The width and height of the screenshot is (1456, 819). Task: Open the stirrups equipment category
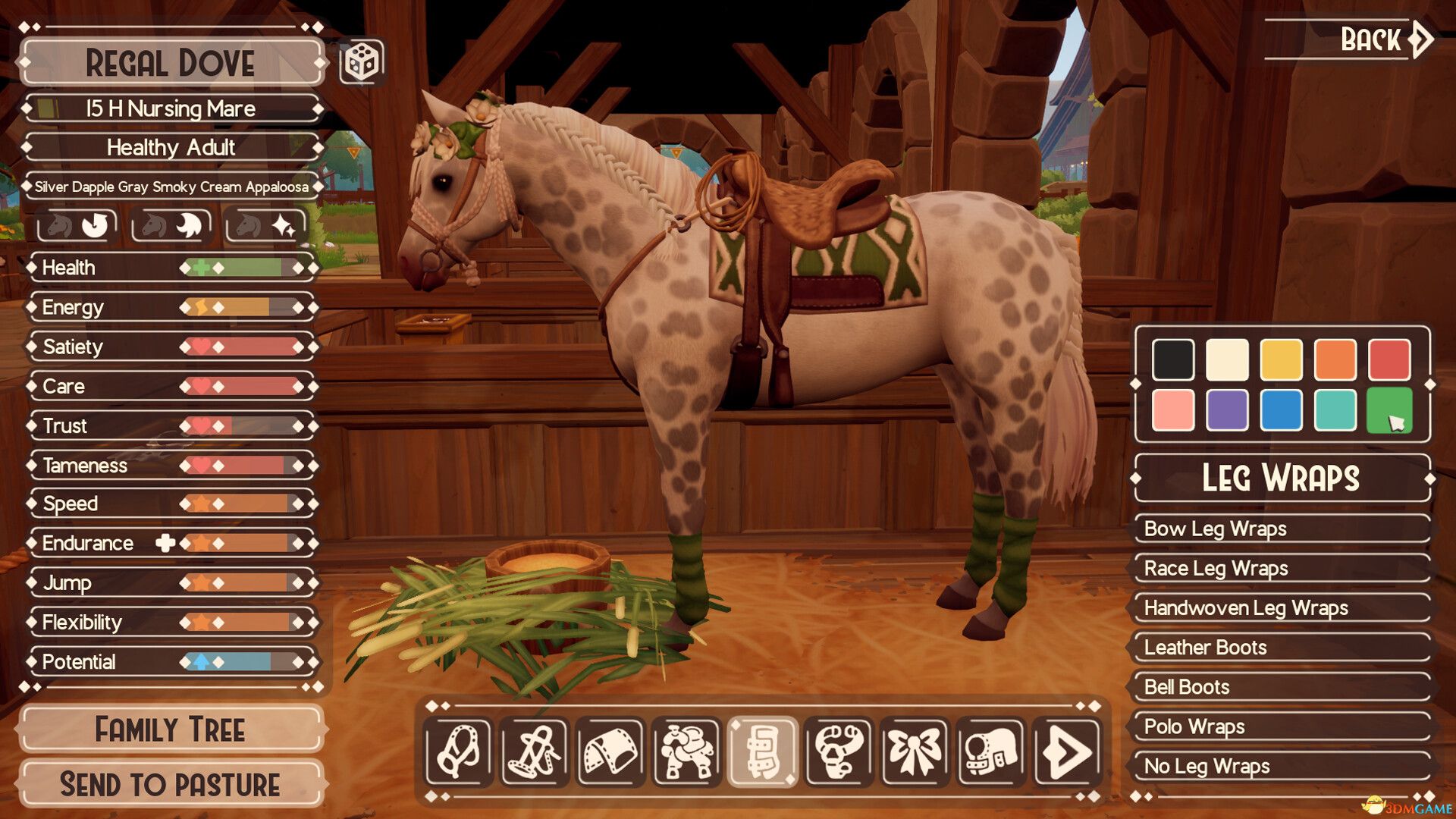pyautogui.click(x=839, y=755)
